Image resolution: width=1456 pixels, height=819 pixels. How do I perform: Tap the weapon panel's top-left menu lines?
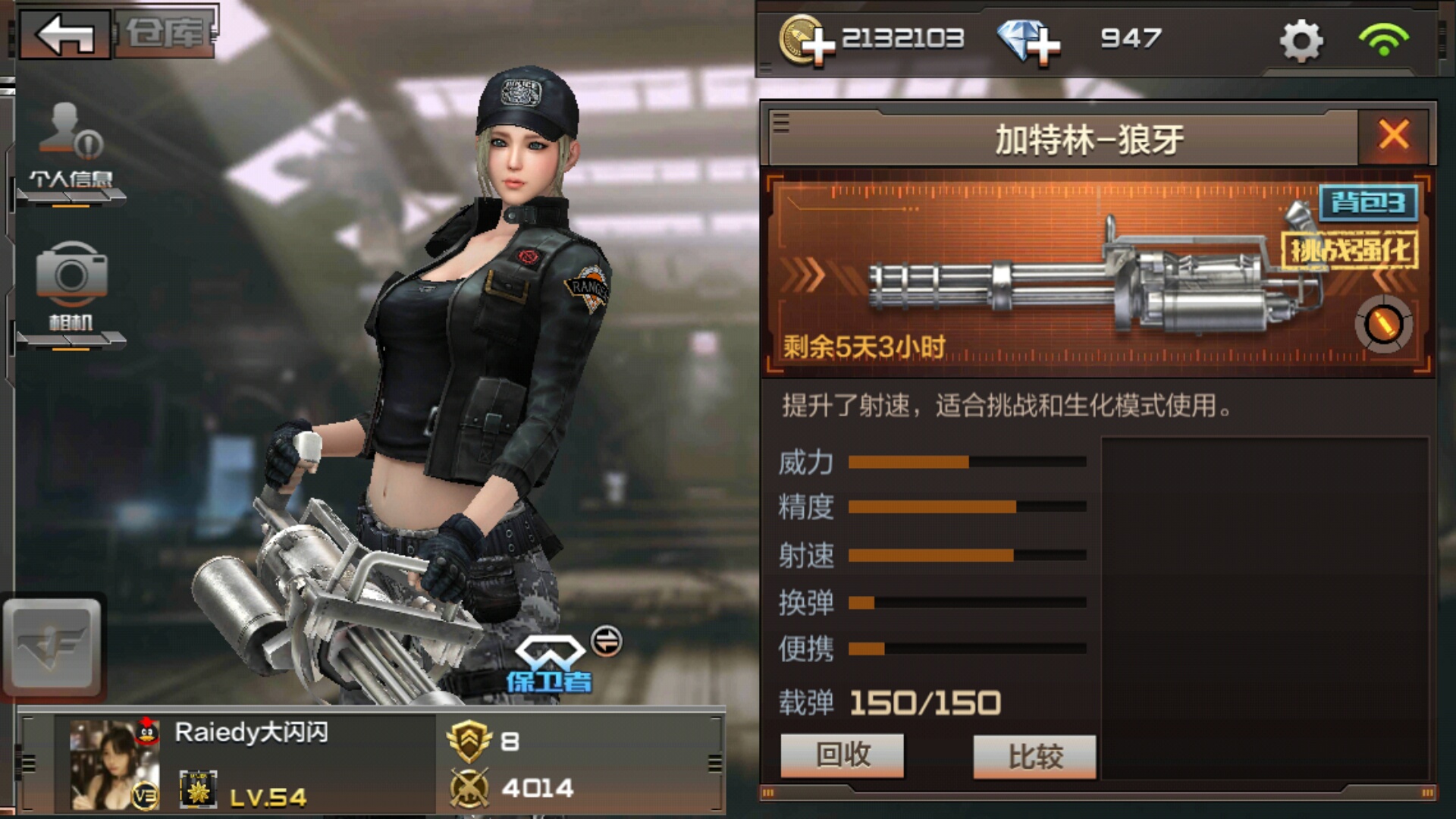[781, 123]
